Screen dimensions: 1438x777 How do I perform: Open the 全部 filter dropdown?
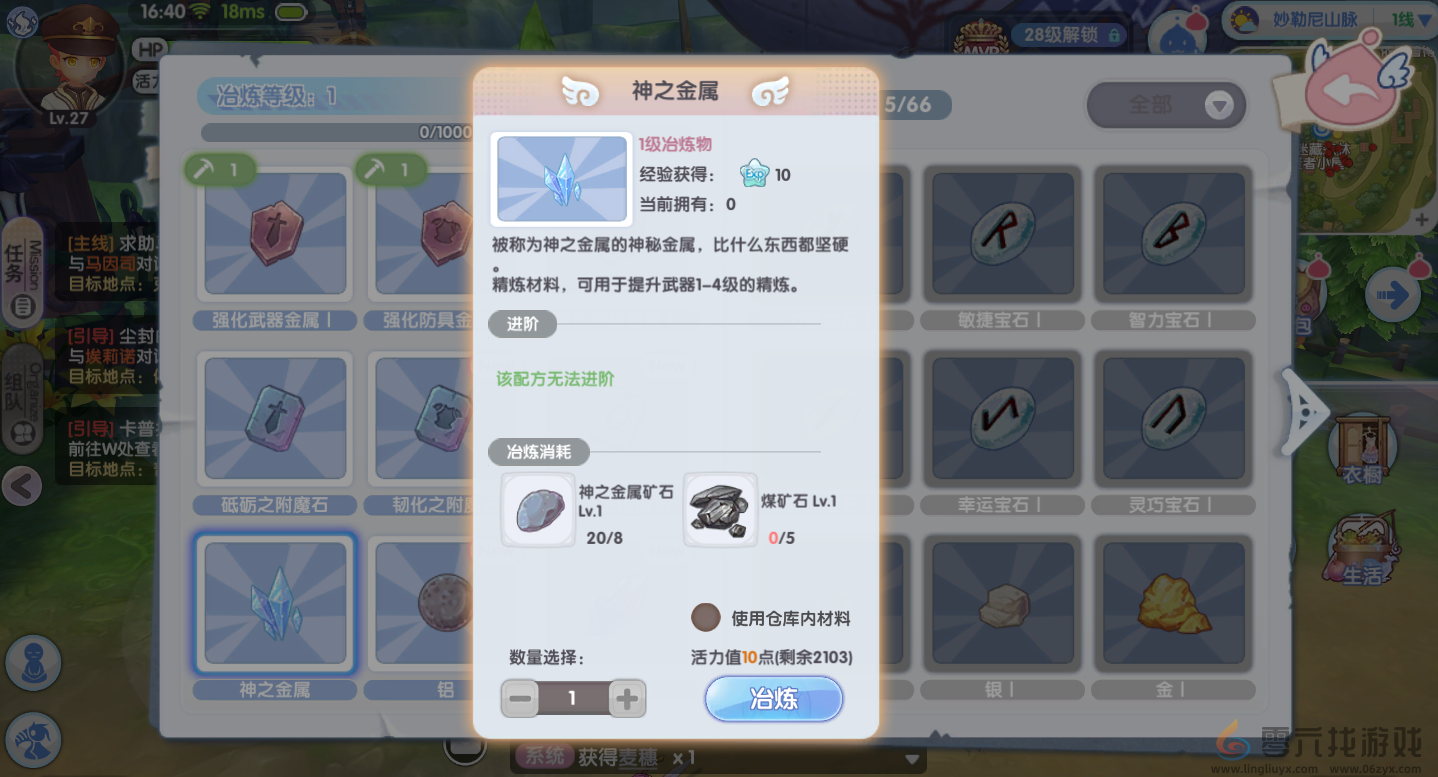(1166, 105)
